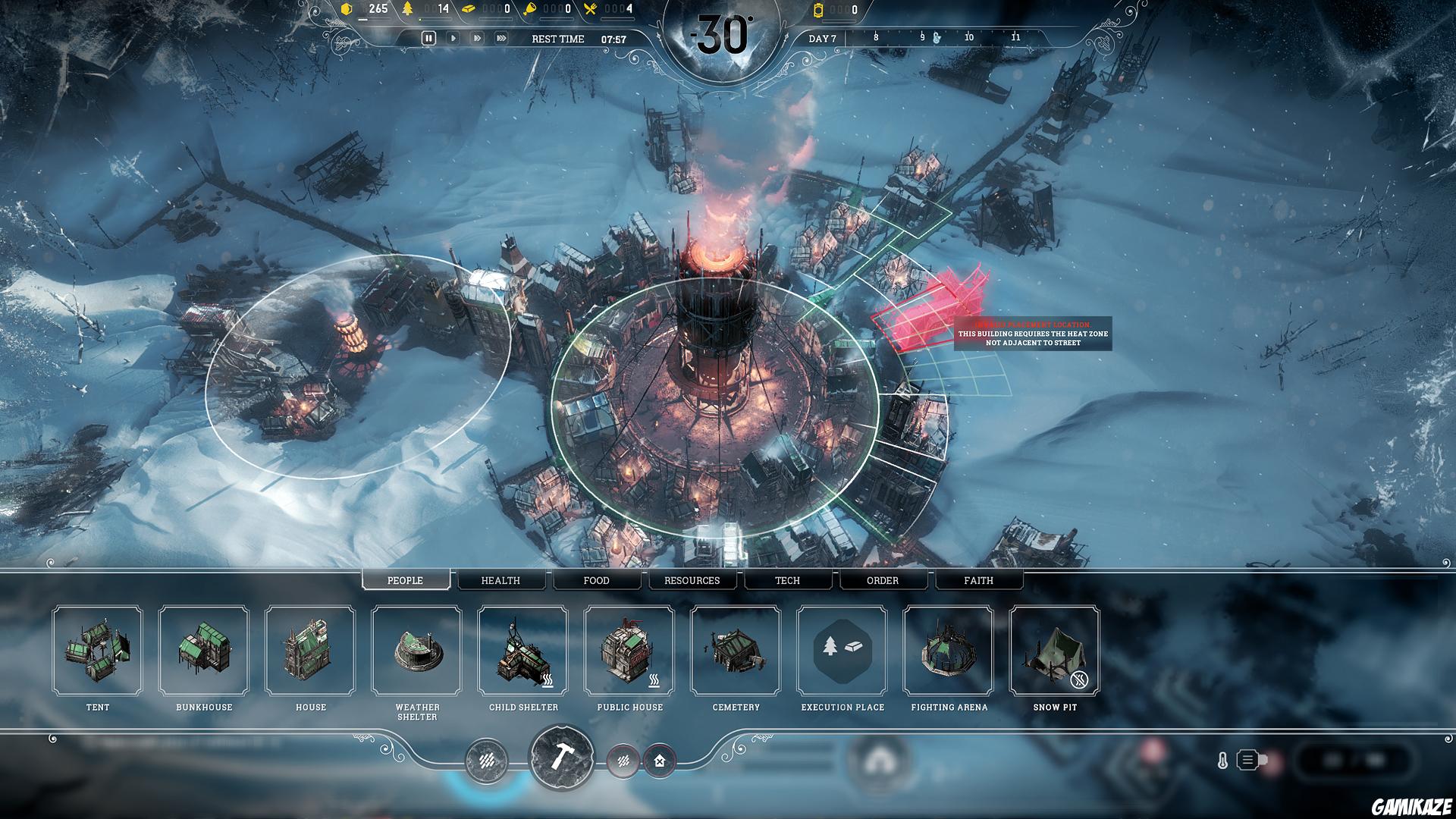Image resolution: width=1456 pixels, height=819 pixels.
Task: Click the wood resource icon
Action: pyautogui.click(x=409, y=9)
